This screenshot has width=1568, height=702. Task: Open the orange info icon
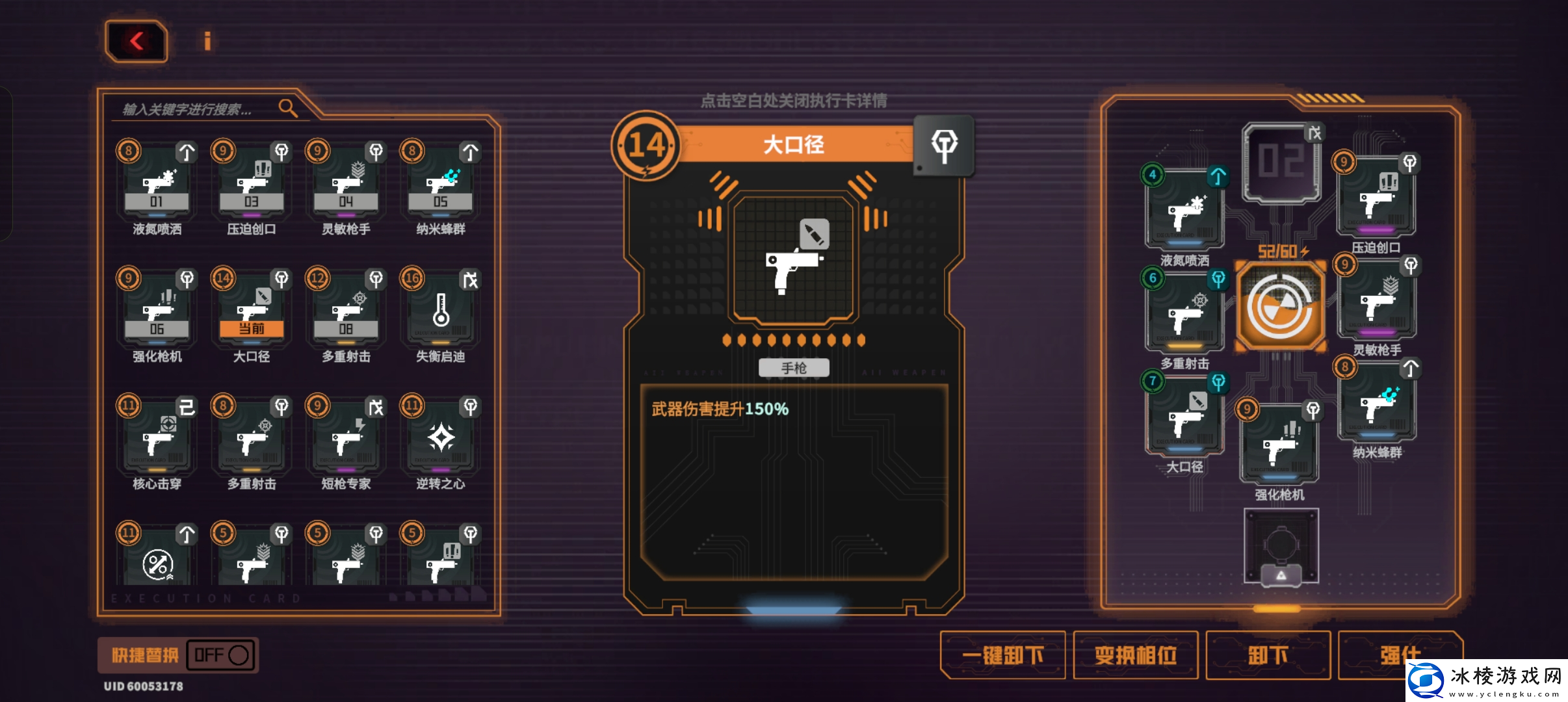(207, 42)
